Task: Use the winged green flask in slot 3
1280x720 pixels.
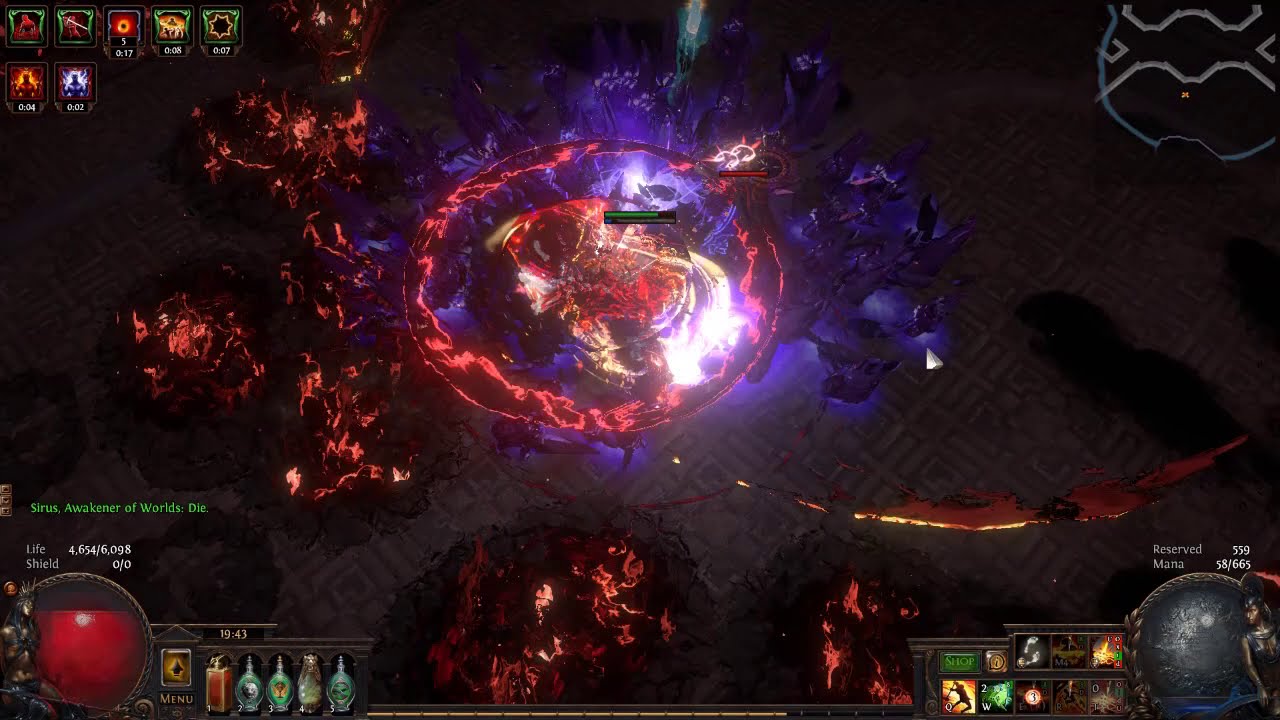Action: [279, 685]
